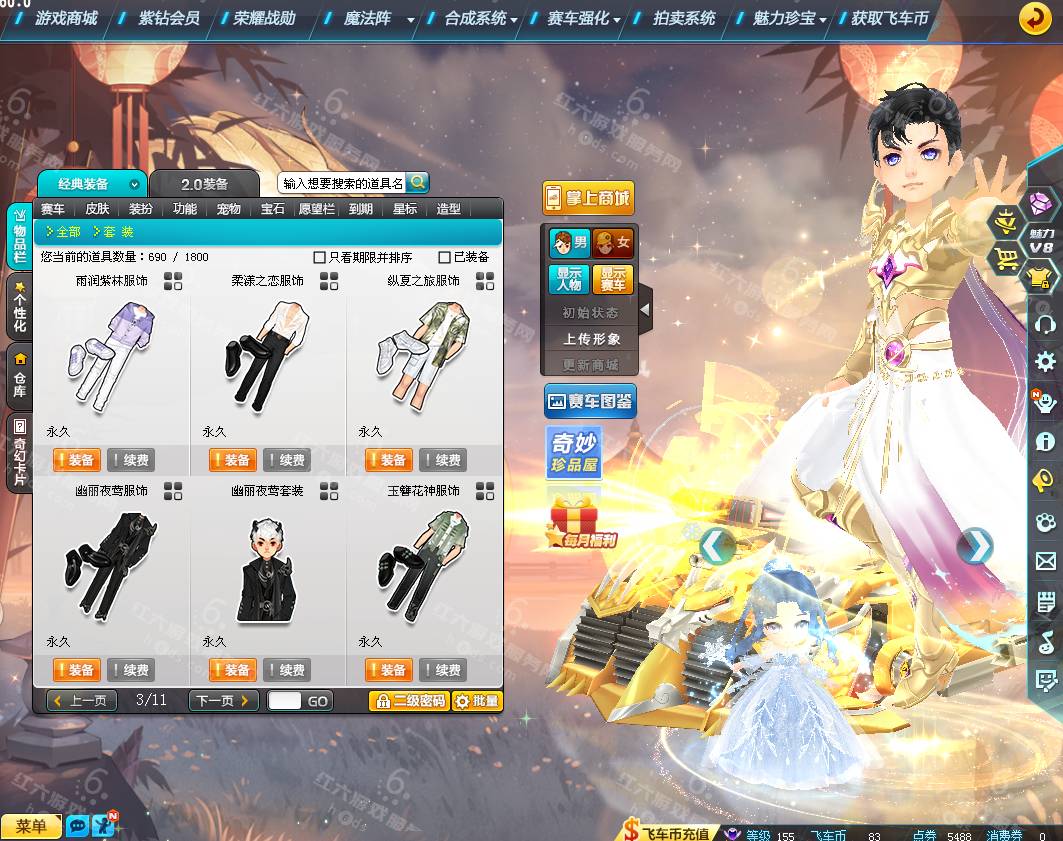Select the 宠物 category tab
The height and width of the screenshot is (841, 1063).
228,209
